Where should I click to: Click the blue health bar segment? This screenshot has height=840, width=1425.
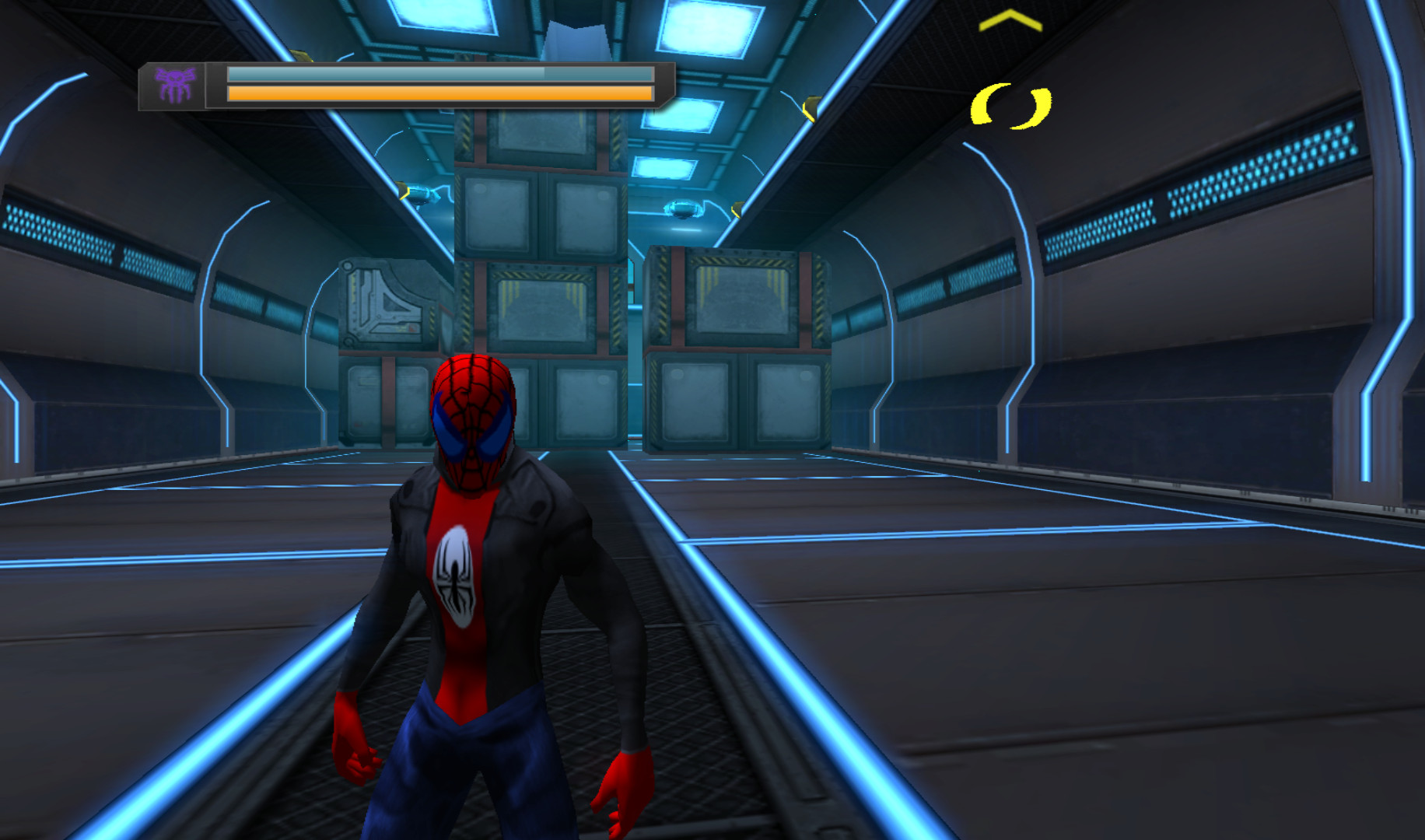pos(436,74)
